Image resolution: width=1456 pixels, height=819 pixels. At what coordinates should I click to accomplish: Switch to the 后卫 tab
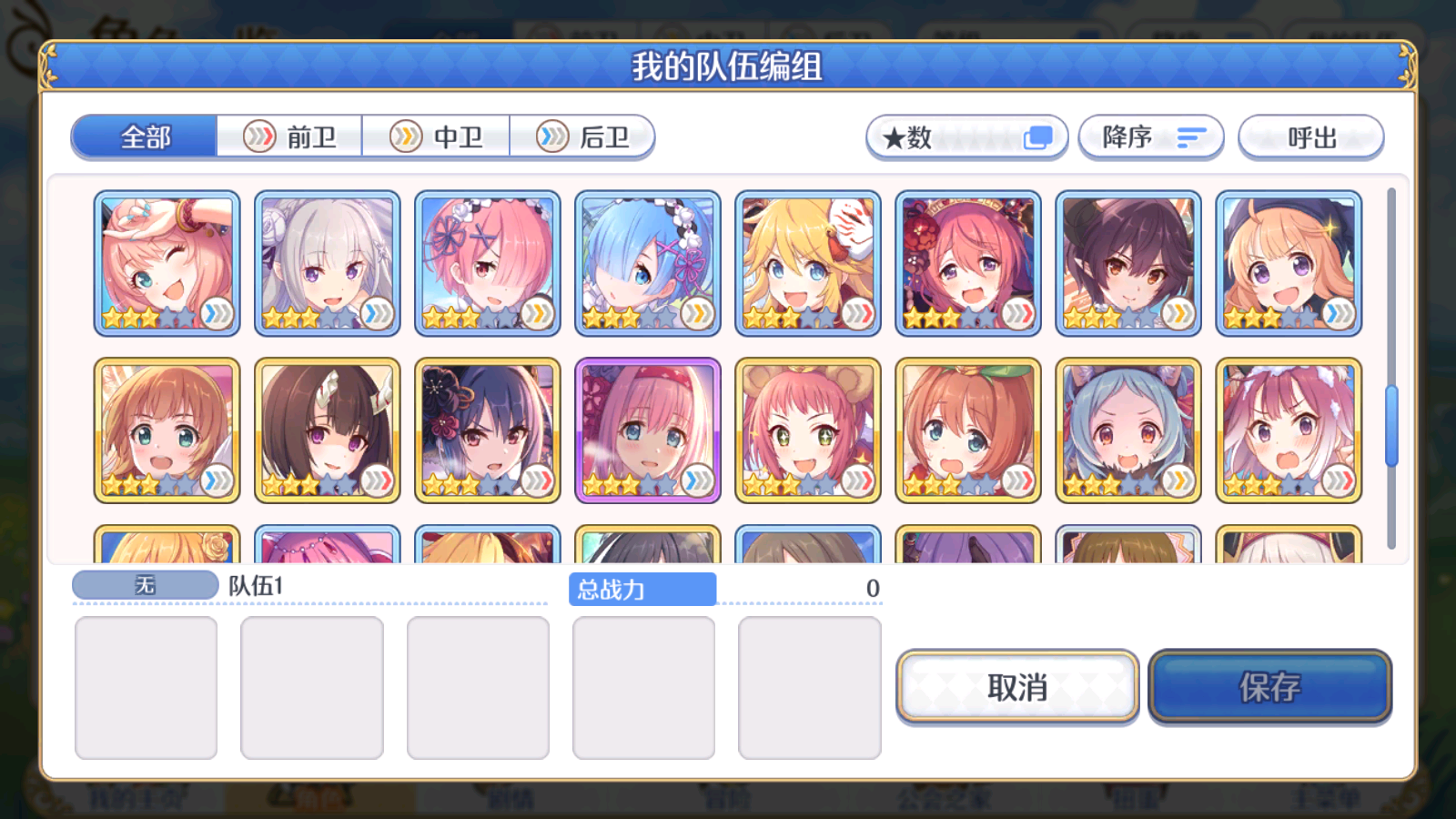[x=581, y=136]
